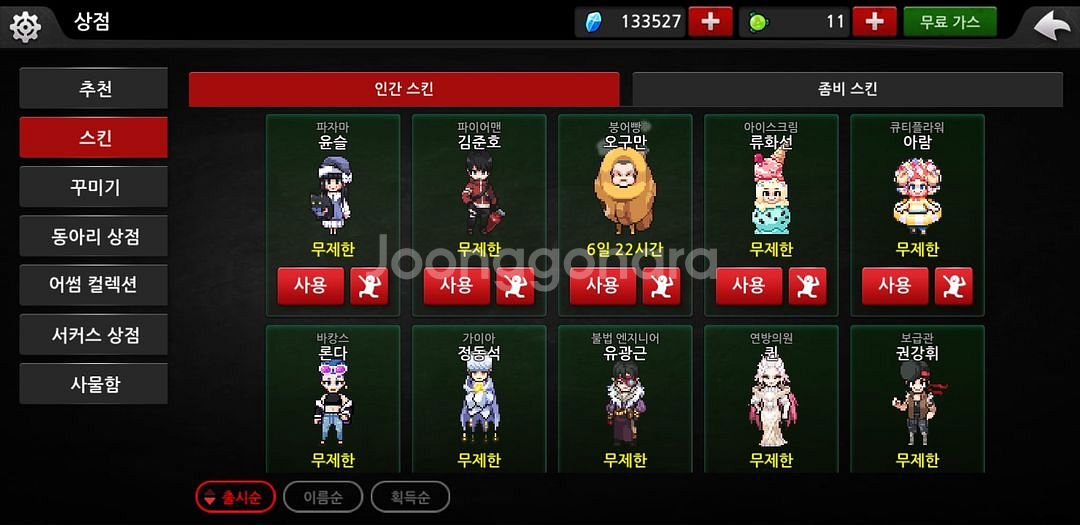Claim free gas with the 무료 가스 button
Screen dimensions: 1080x525
coord(949,22)
